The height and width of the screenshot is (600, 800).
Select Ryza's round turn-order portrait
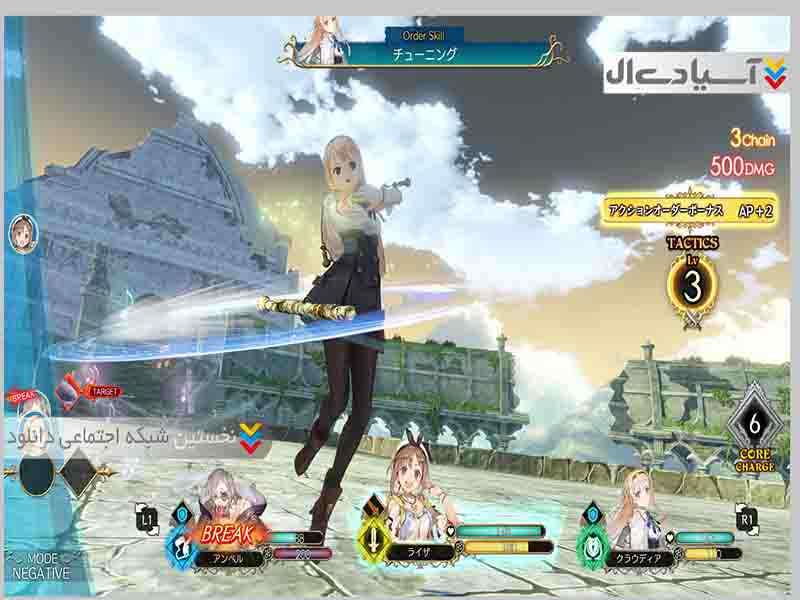[22, 231]
